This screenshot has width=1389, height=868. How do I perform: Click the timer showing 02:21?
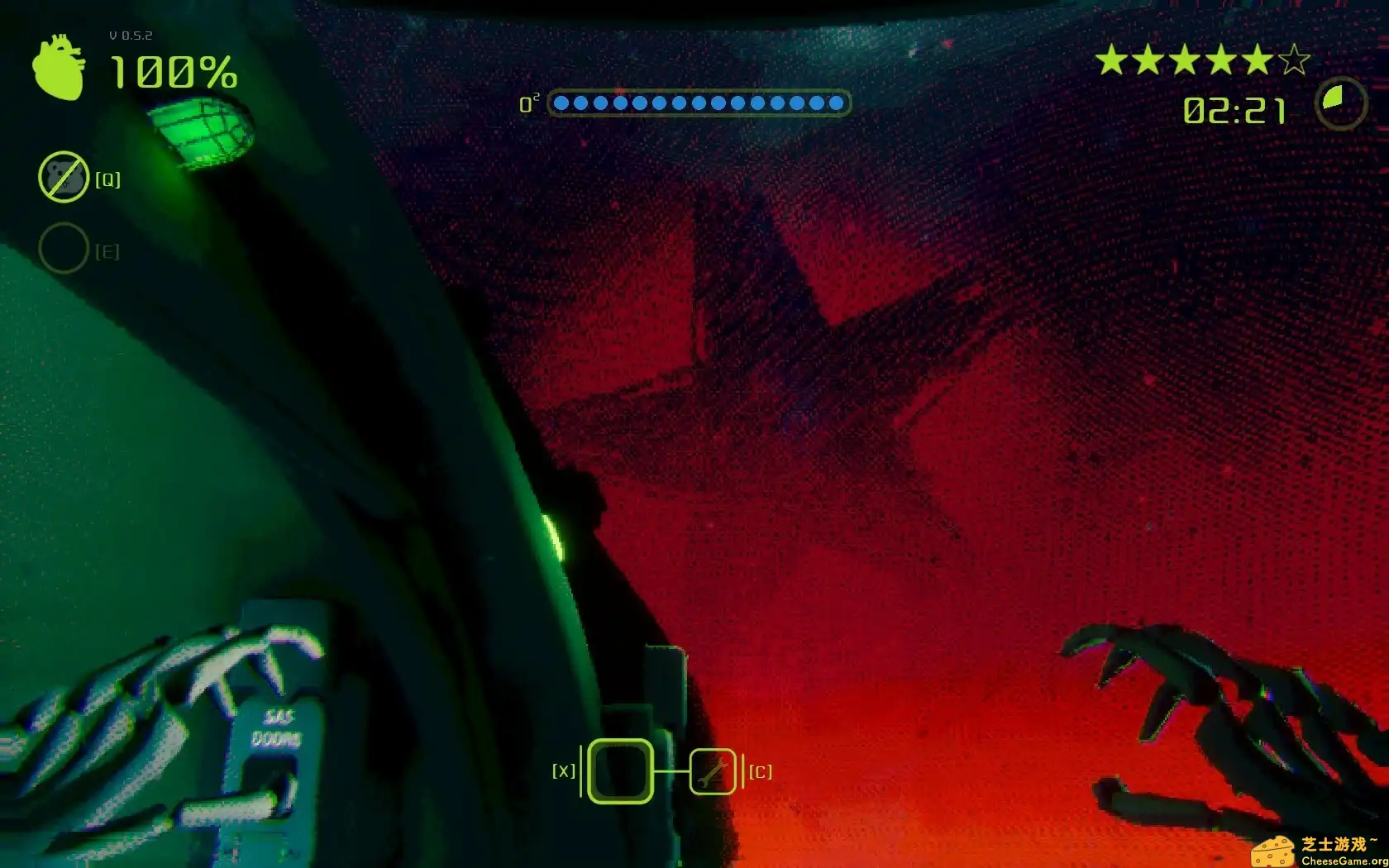(1235, 108)
